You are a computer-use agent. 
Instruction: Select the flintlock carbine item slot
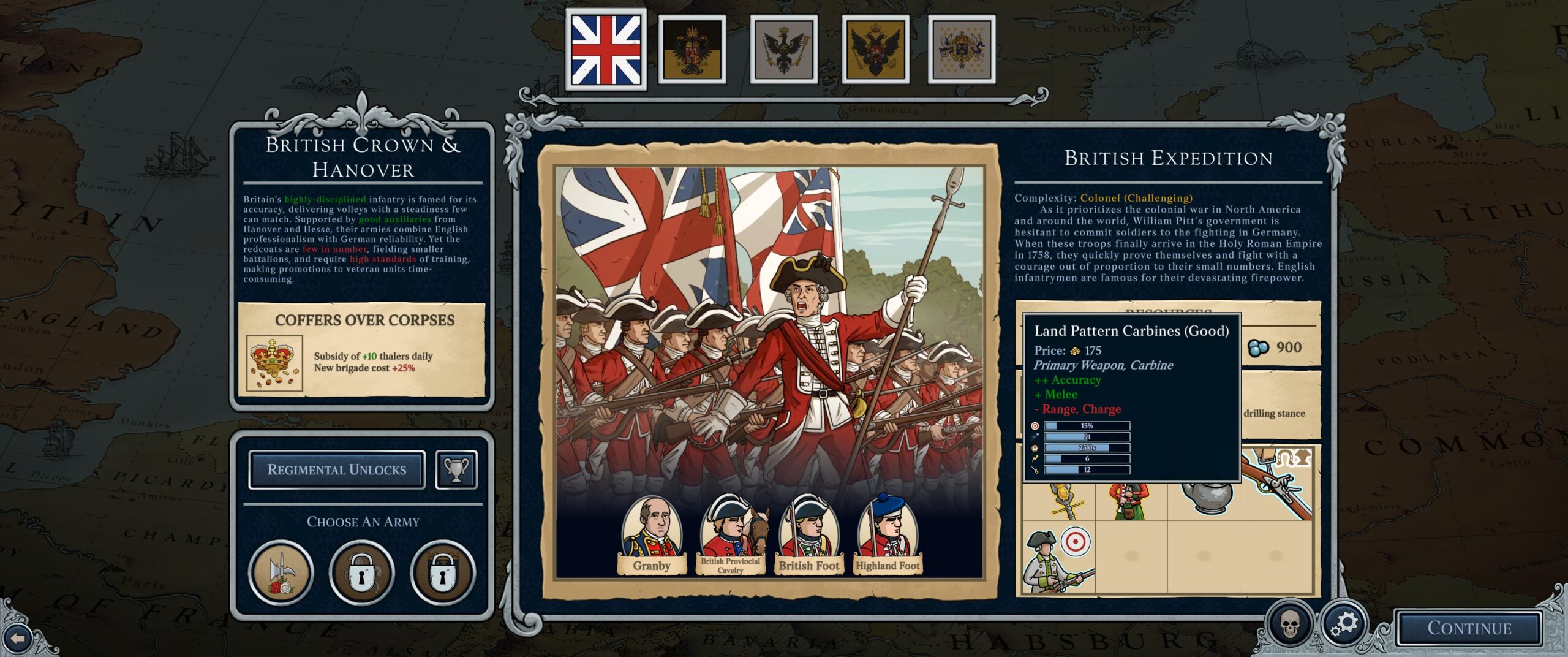pos(1278,485)
